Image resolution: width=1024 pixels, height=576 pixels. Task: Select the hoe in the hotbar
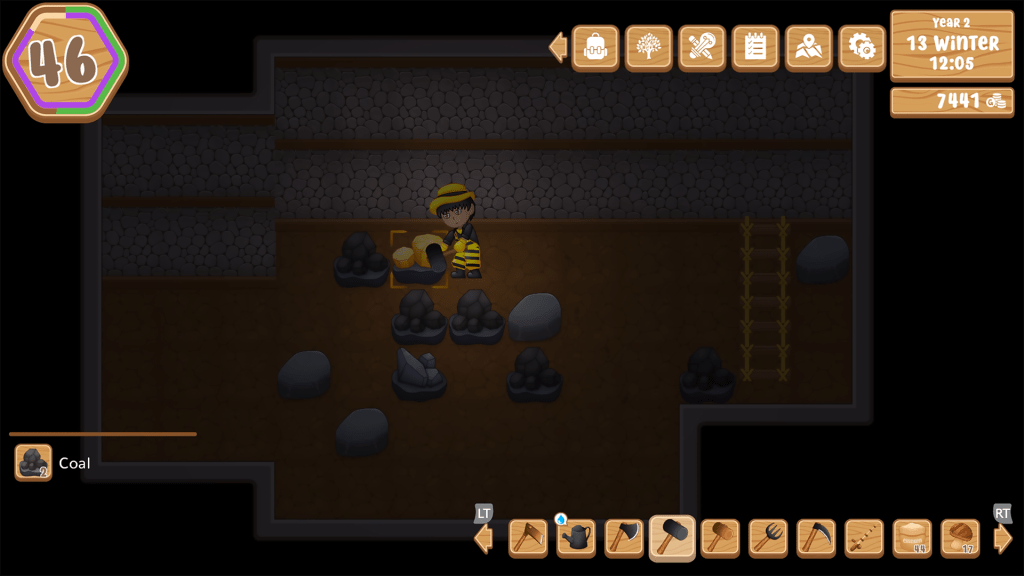tap(528, 538)
